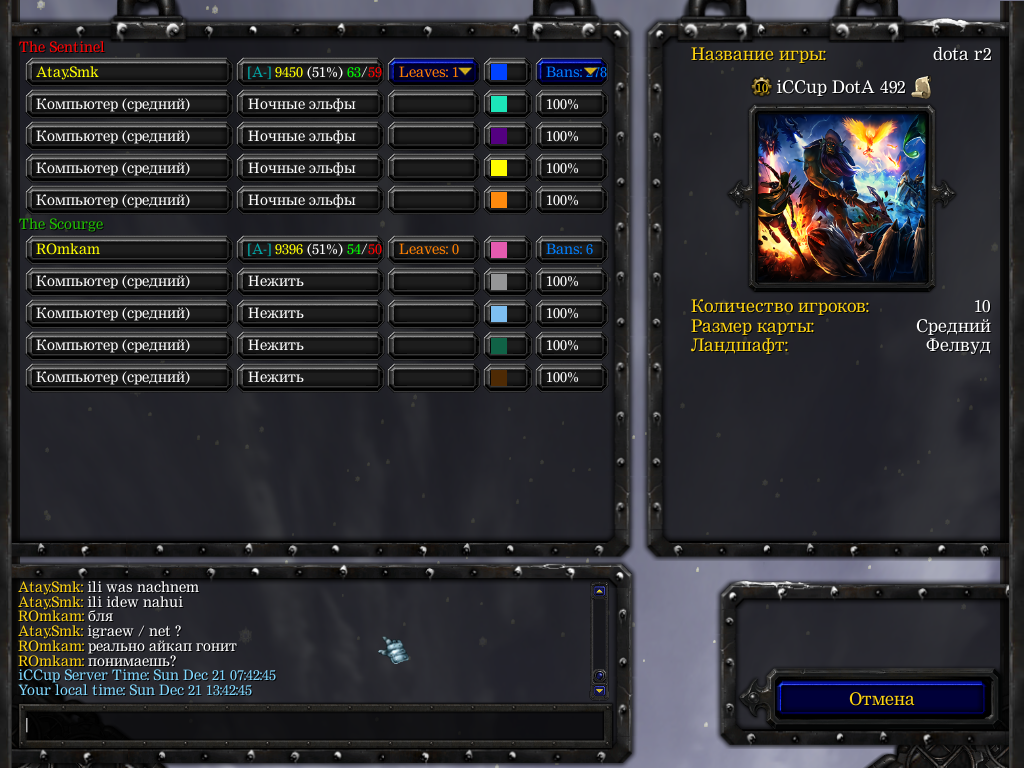This screenshot has width=1024, height=768.
Task: Click the chat scroll up arrow
Action: tap(599, 591)
